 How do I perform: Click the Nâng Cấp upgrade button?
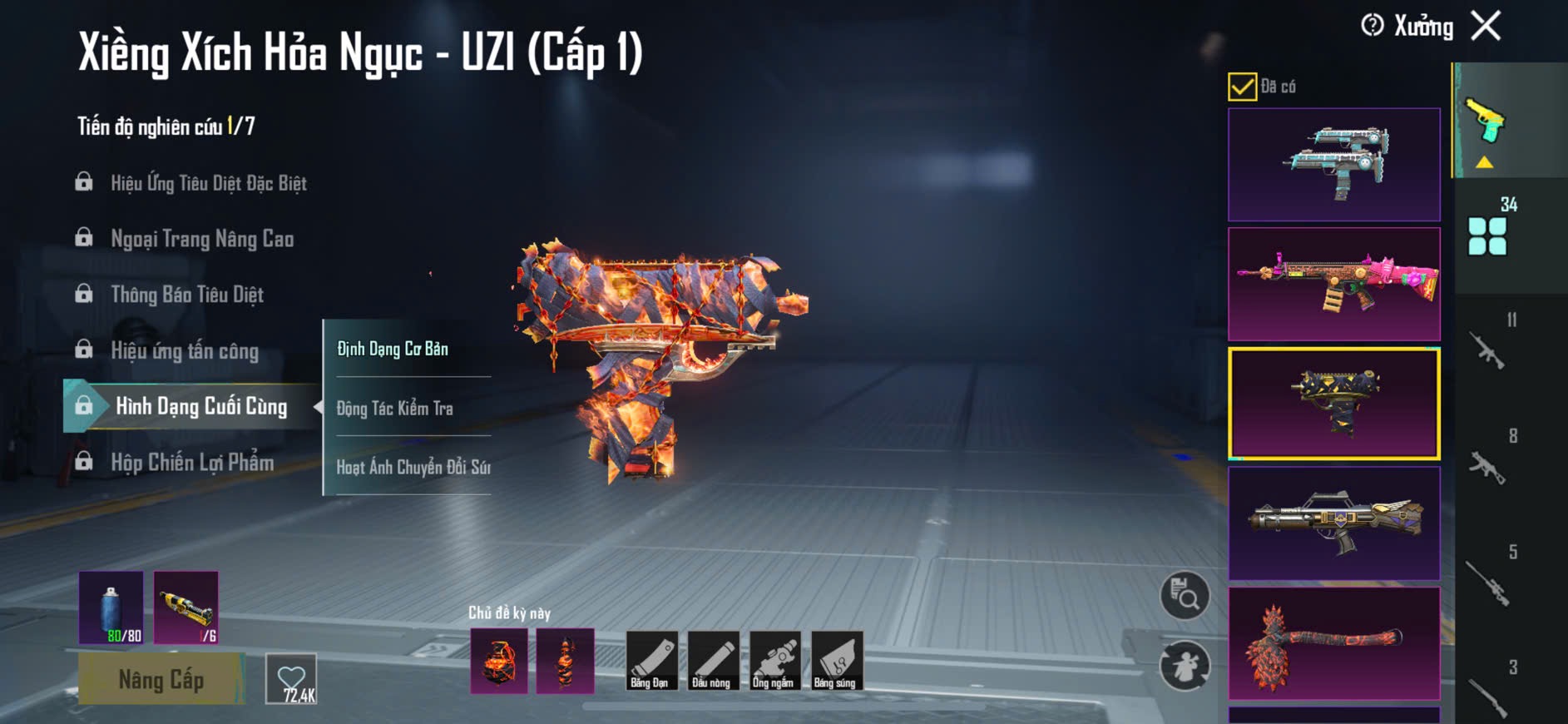tap(161, 679)
